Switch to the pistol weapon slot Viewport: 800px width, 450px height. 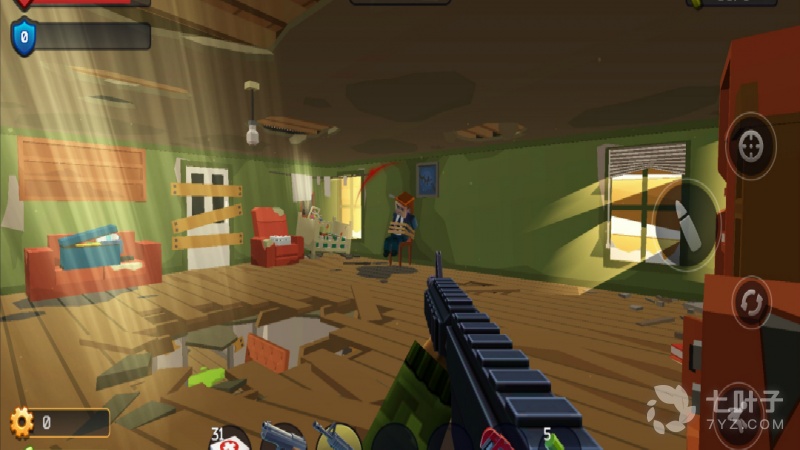click(283, 437)
